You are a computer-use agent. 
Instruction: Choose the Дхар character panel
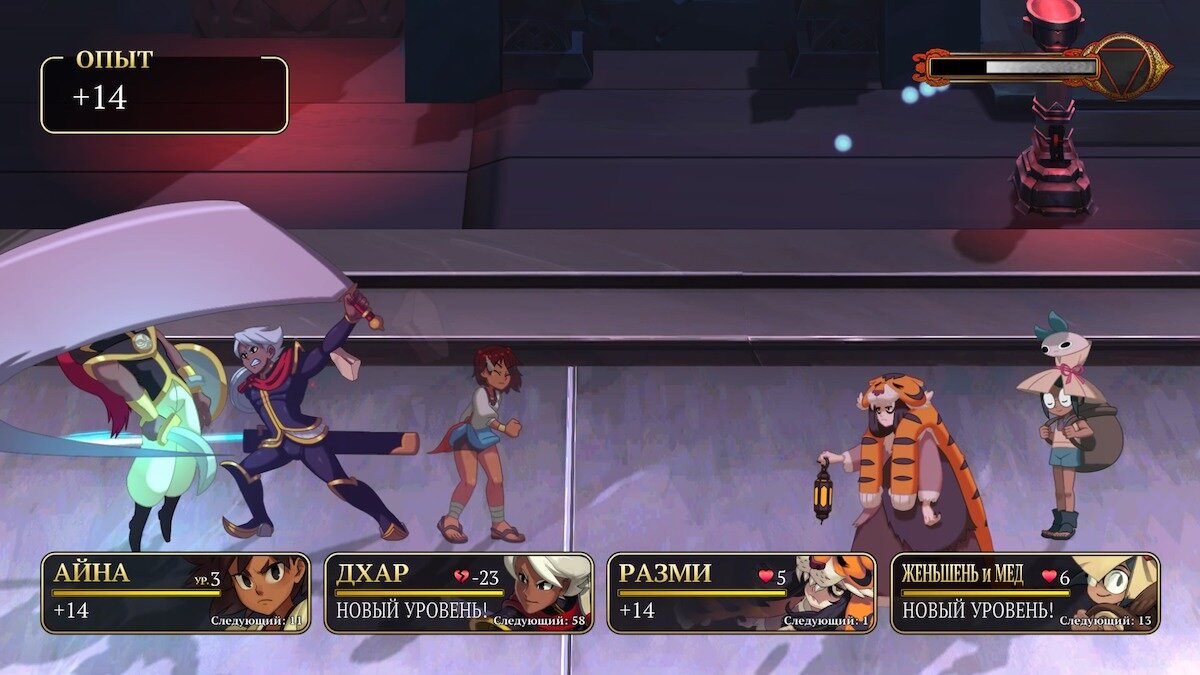pos(458,593)
